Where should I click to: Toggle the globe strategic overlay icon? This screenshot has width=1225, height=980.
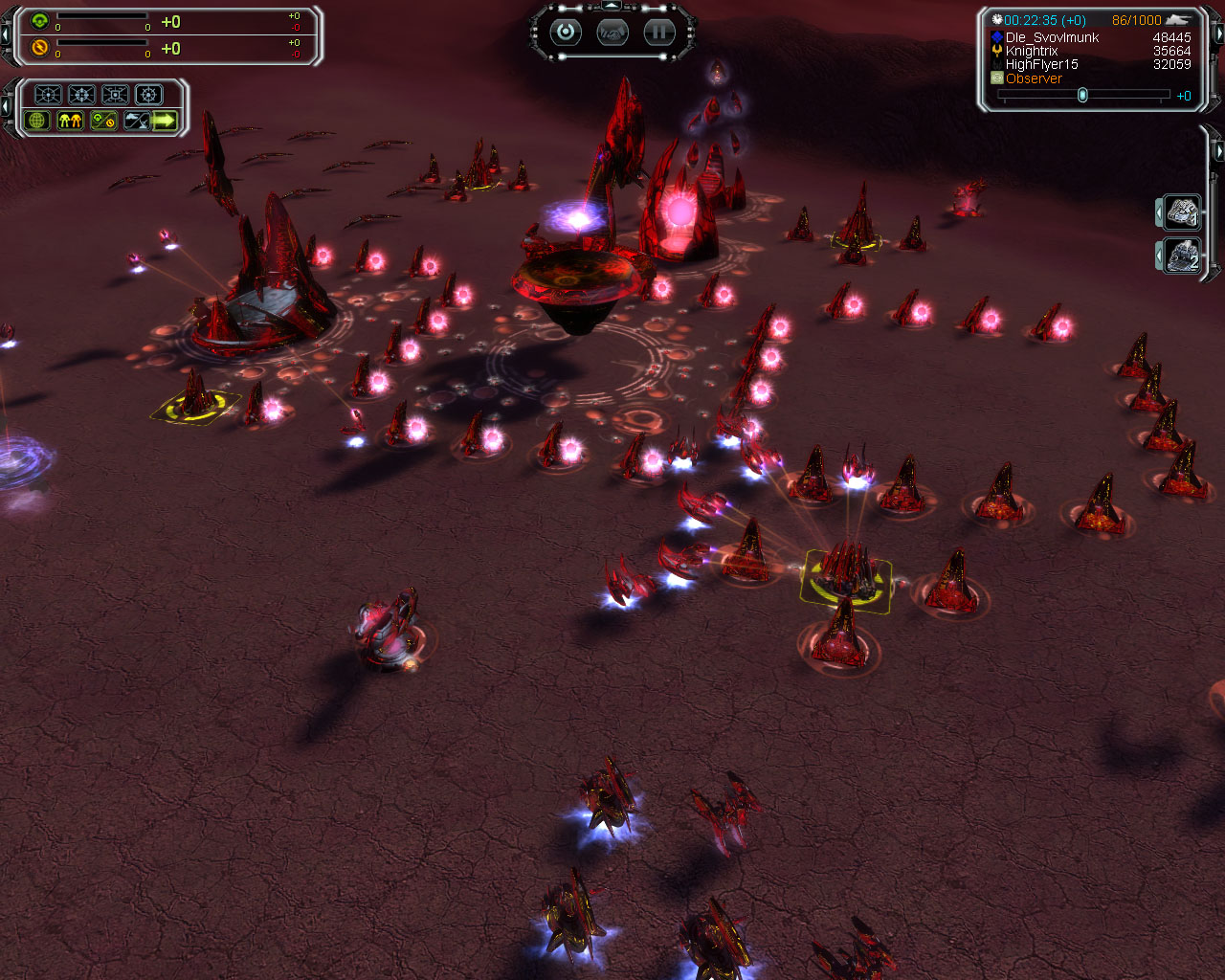point(38,121)
